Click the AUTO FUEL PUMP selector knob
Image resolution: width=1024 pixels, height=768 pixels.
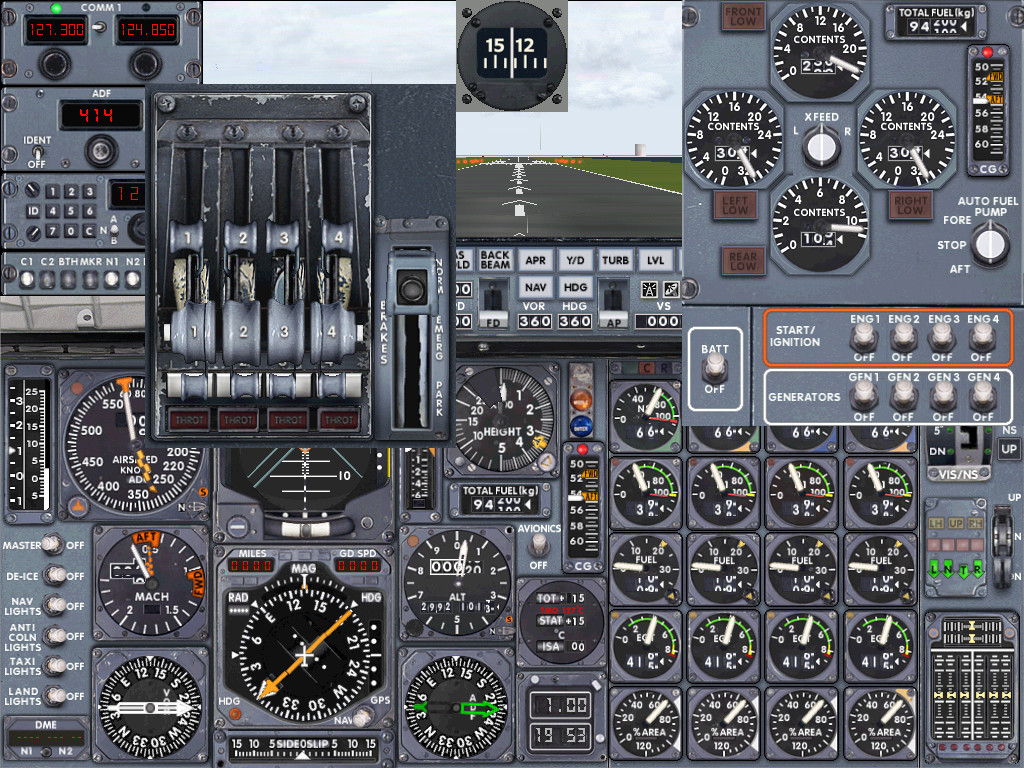(990, 243)
